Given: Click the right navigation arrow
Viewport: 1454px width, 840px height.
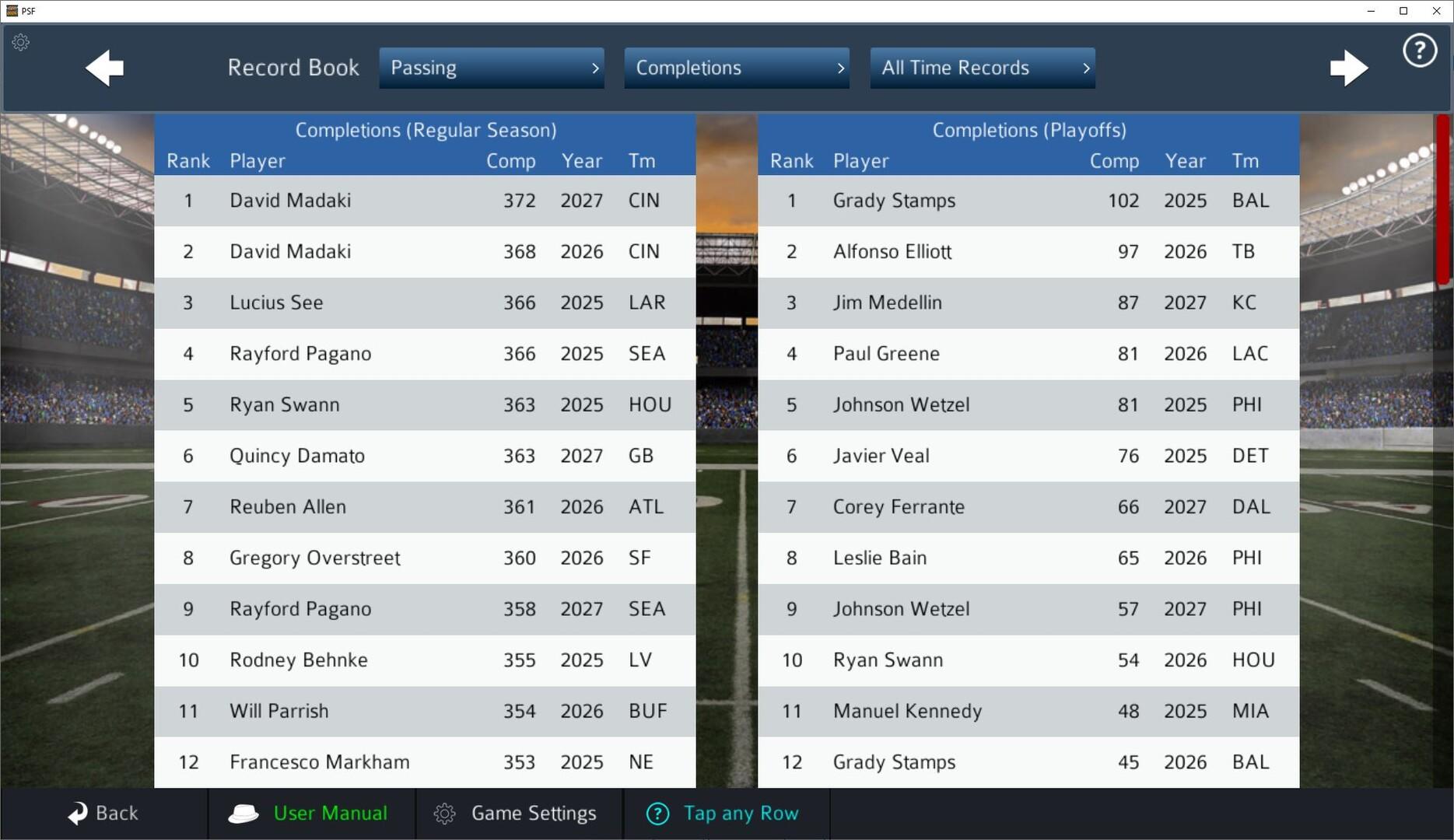Looking at the screenshot, I should click(1349, 68).
